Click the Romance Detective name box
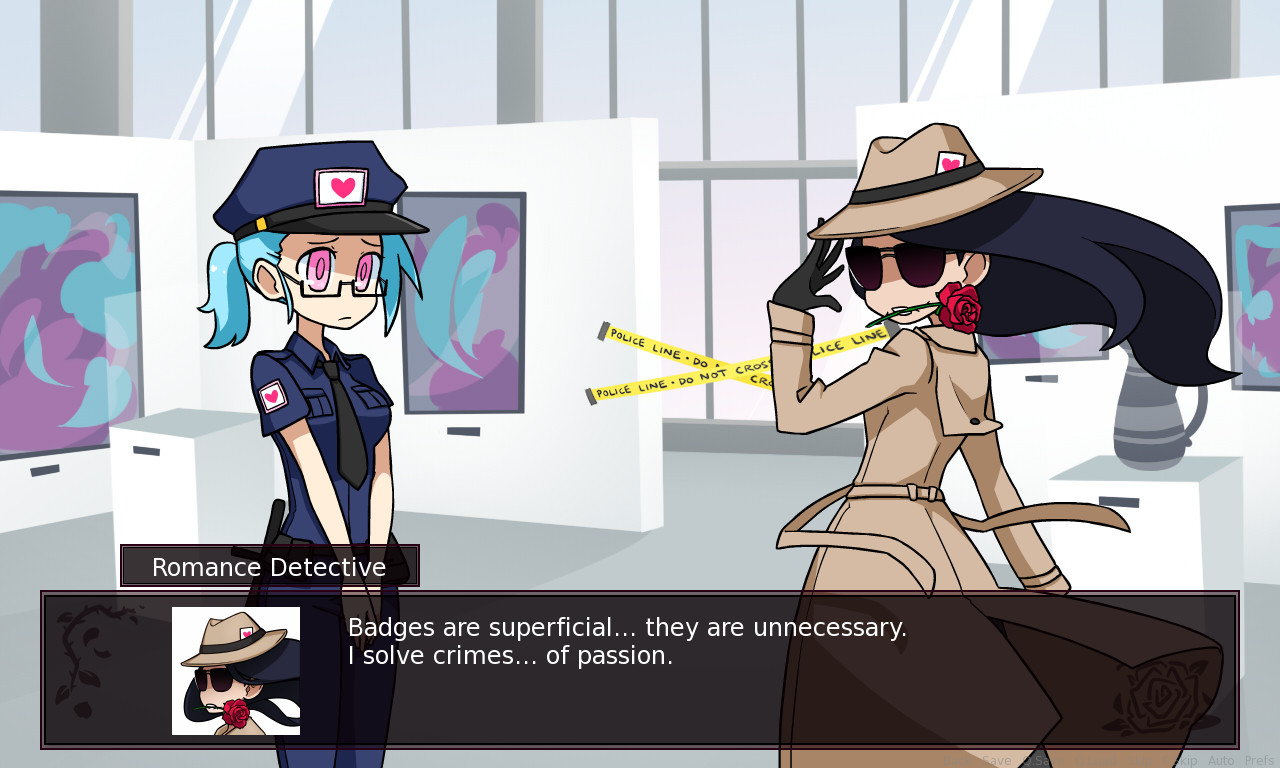The height and width of the screenshot is (768, 1280). pos(270,566)
